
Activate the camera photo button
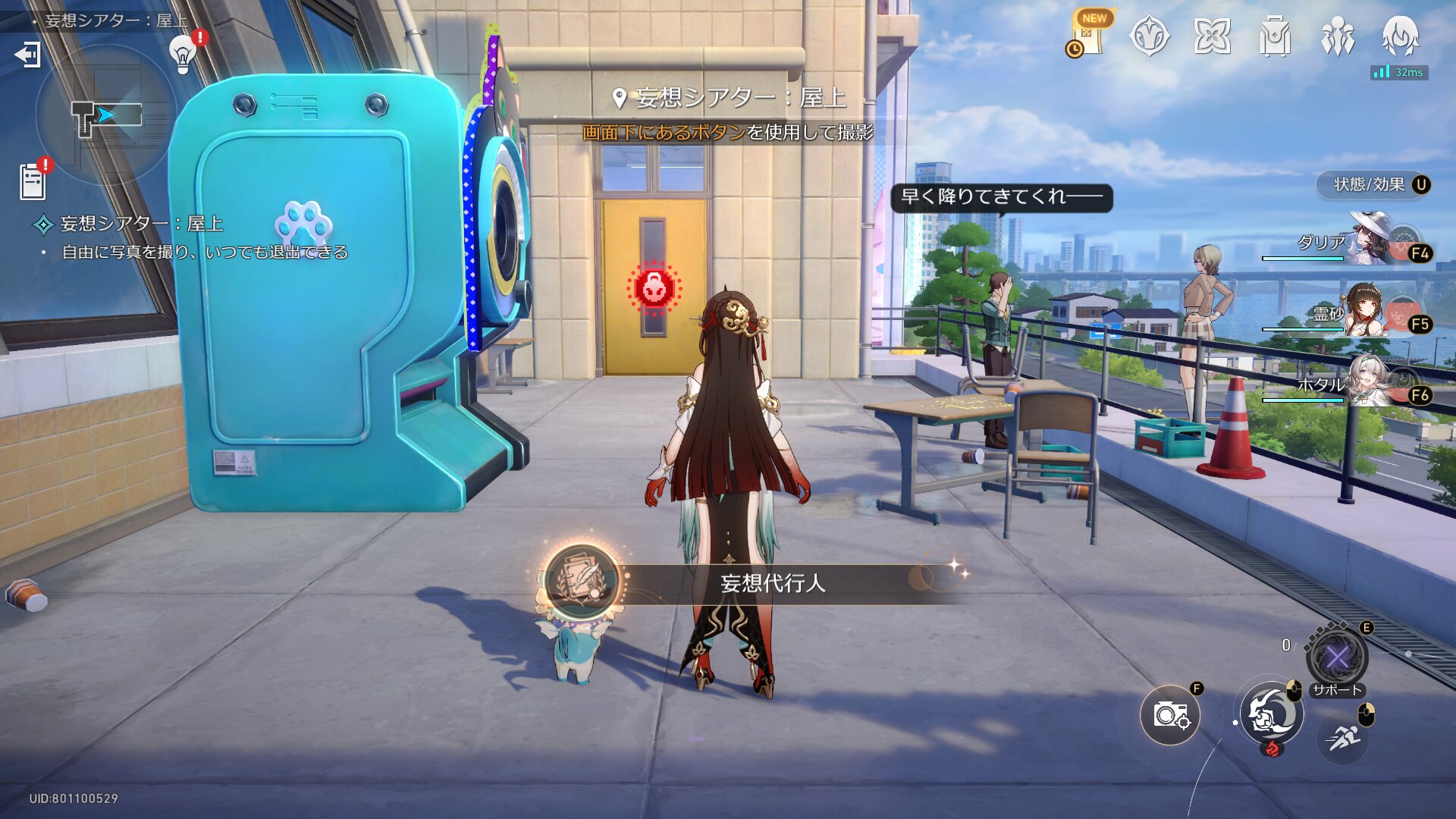coord(1170,714)
